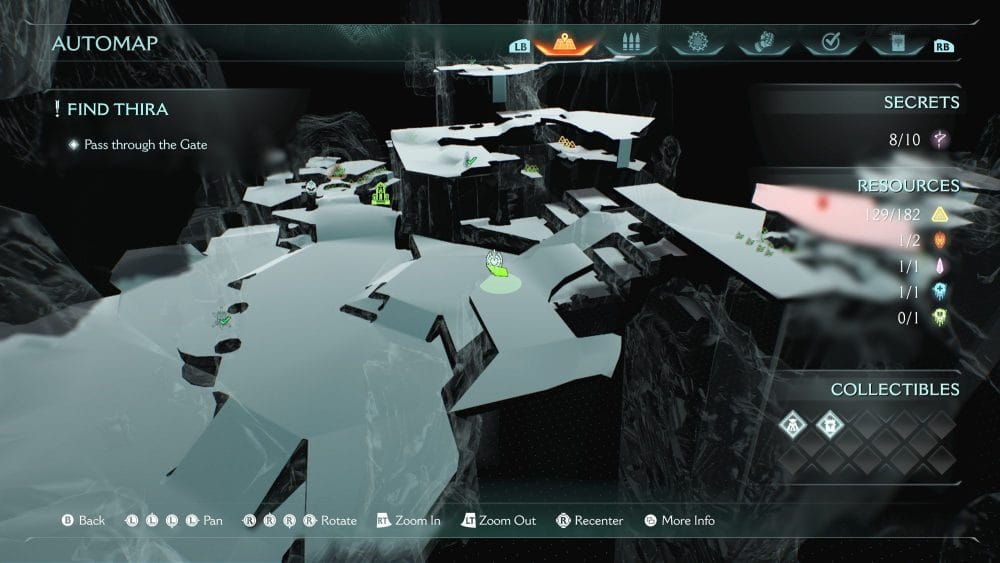Select the green skull resource icon
The height and width of the screenshot is (563, 1000).
point(940,317)
